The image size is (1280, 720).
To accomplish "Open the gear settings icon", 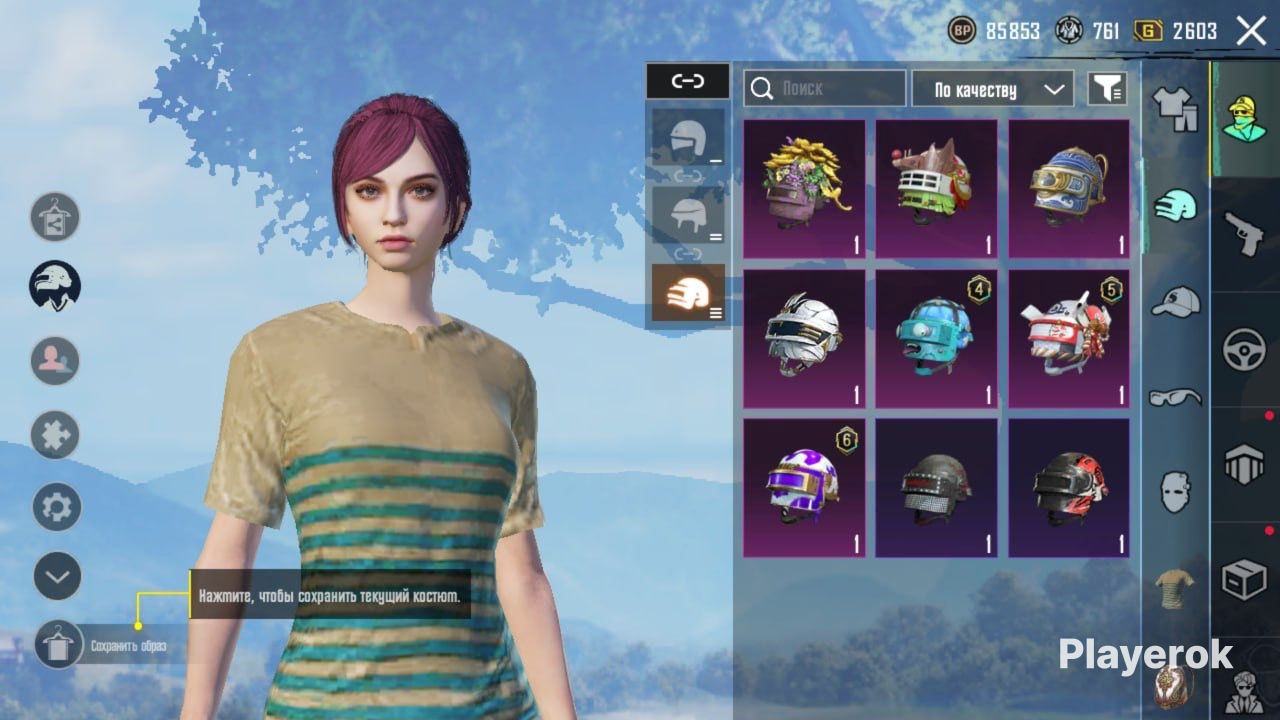I will 57,507.
